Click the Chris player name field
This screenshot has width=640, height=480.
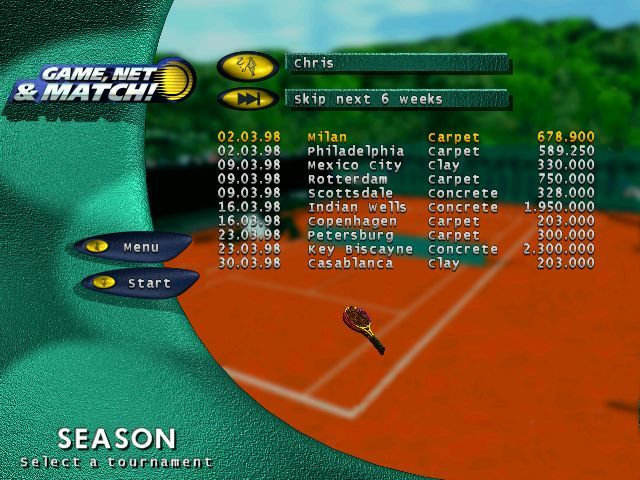pos(397,63)
